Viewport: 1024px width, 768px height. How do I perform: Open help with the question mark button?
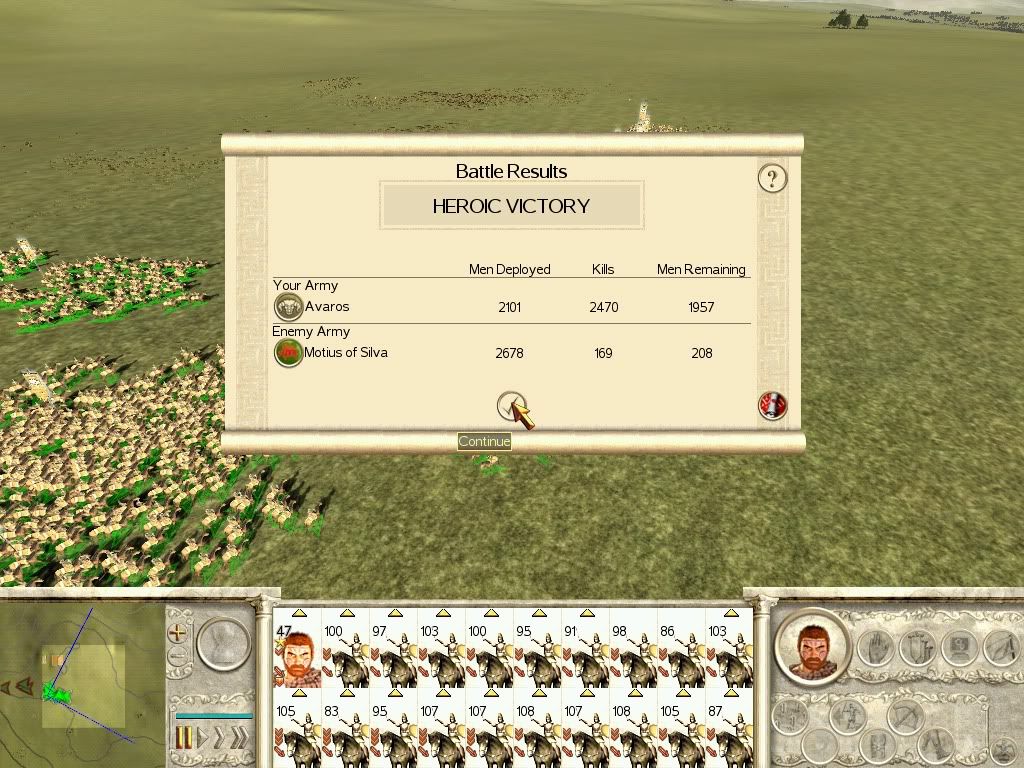coord(772,179)
